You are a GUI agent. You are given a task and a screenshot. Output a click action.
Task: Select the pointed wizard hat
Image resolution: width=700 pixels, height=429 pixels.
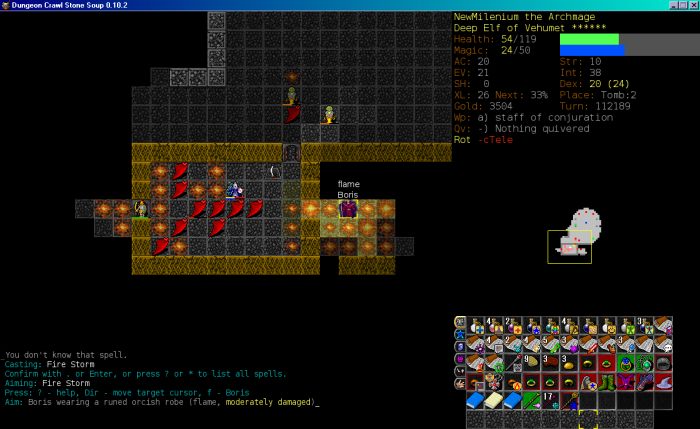click(x=664, y=381)
